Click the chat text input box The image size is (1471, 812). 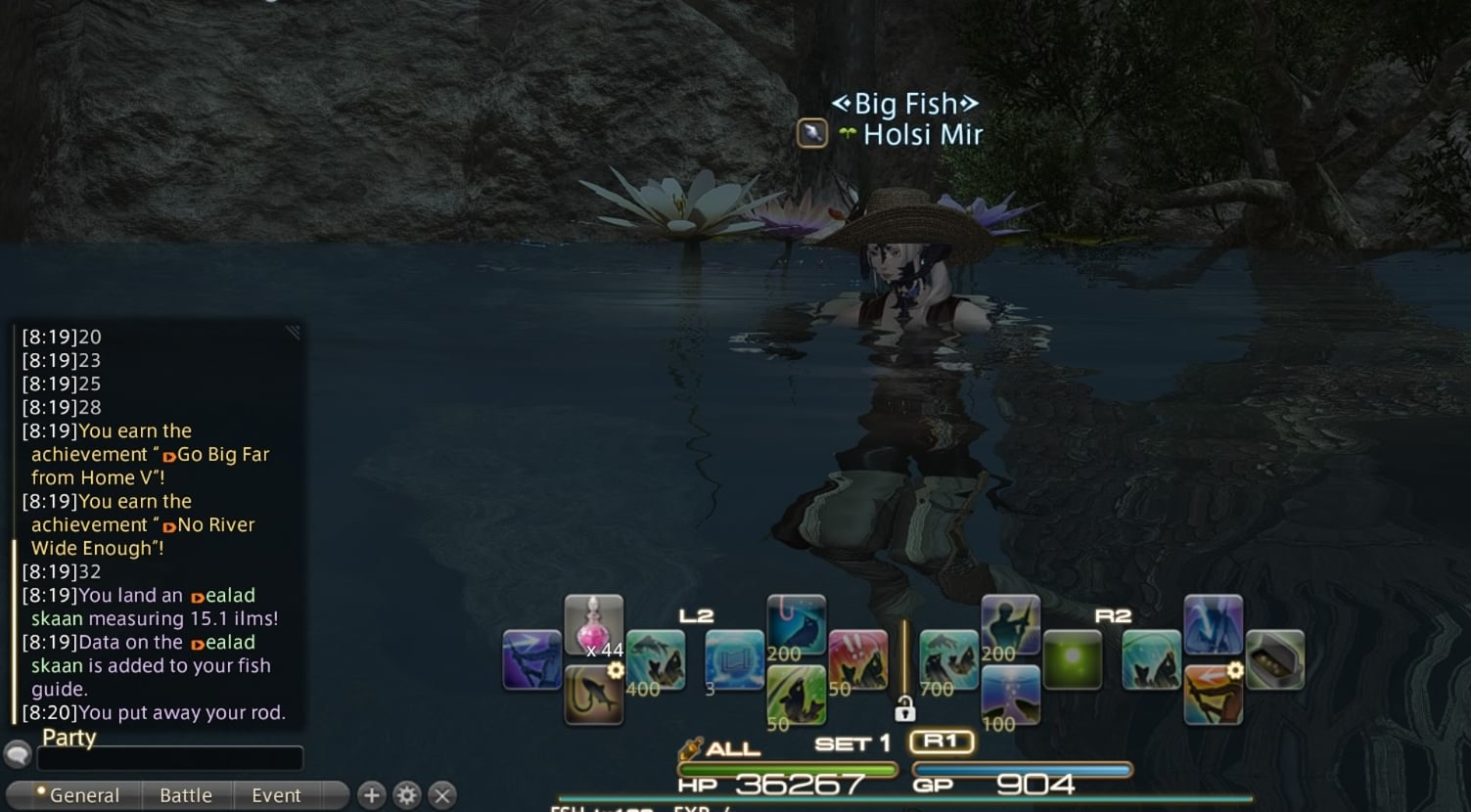point(170,758)
